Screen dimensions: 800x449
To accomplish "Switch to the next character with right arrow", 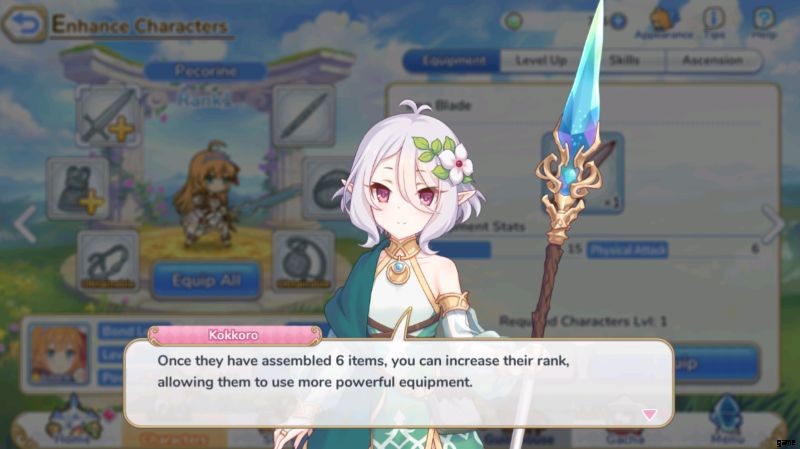I will point(772,225).
